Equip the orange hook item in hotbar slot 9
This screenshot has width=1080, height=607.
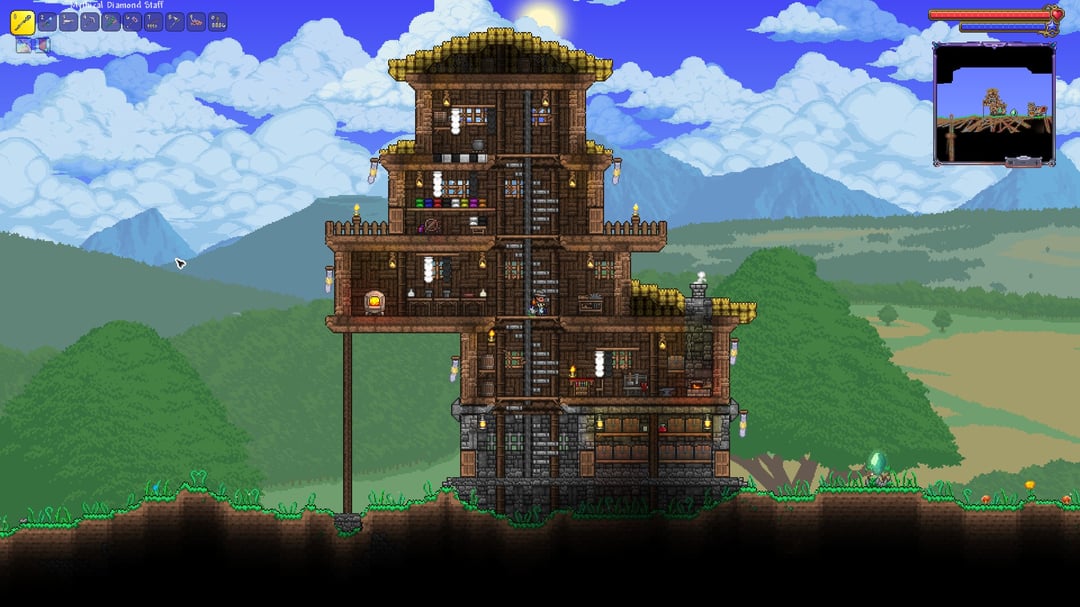click(x=196, y=21)
